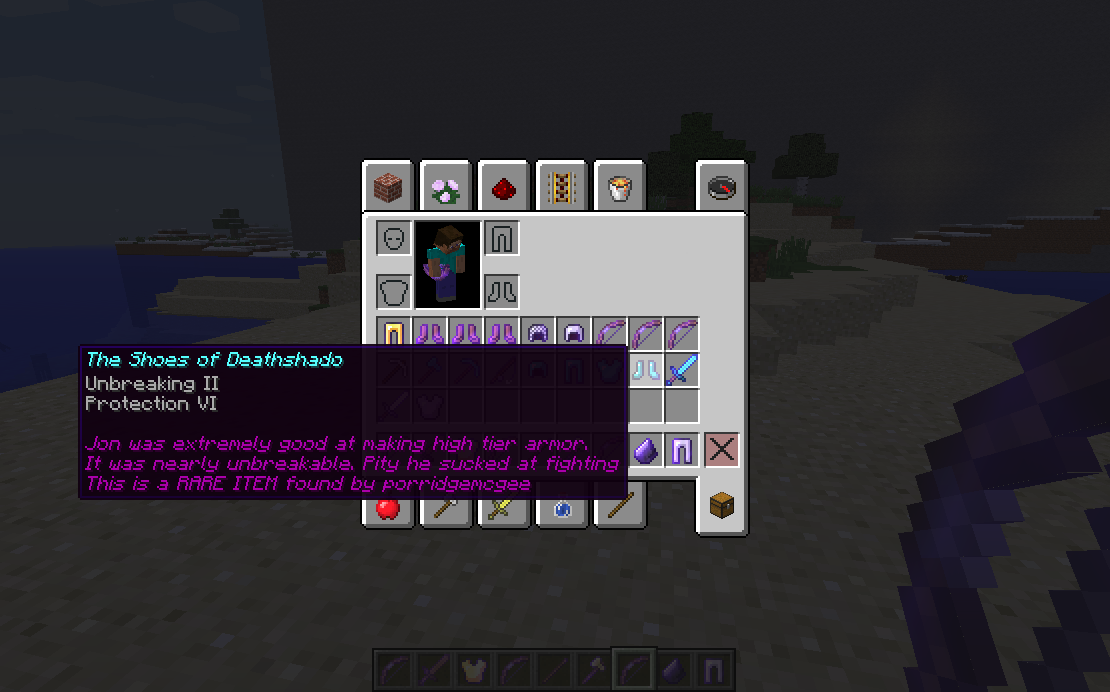Click the Destroy Item X slot

[721, 450]
